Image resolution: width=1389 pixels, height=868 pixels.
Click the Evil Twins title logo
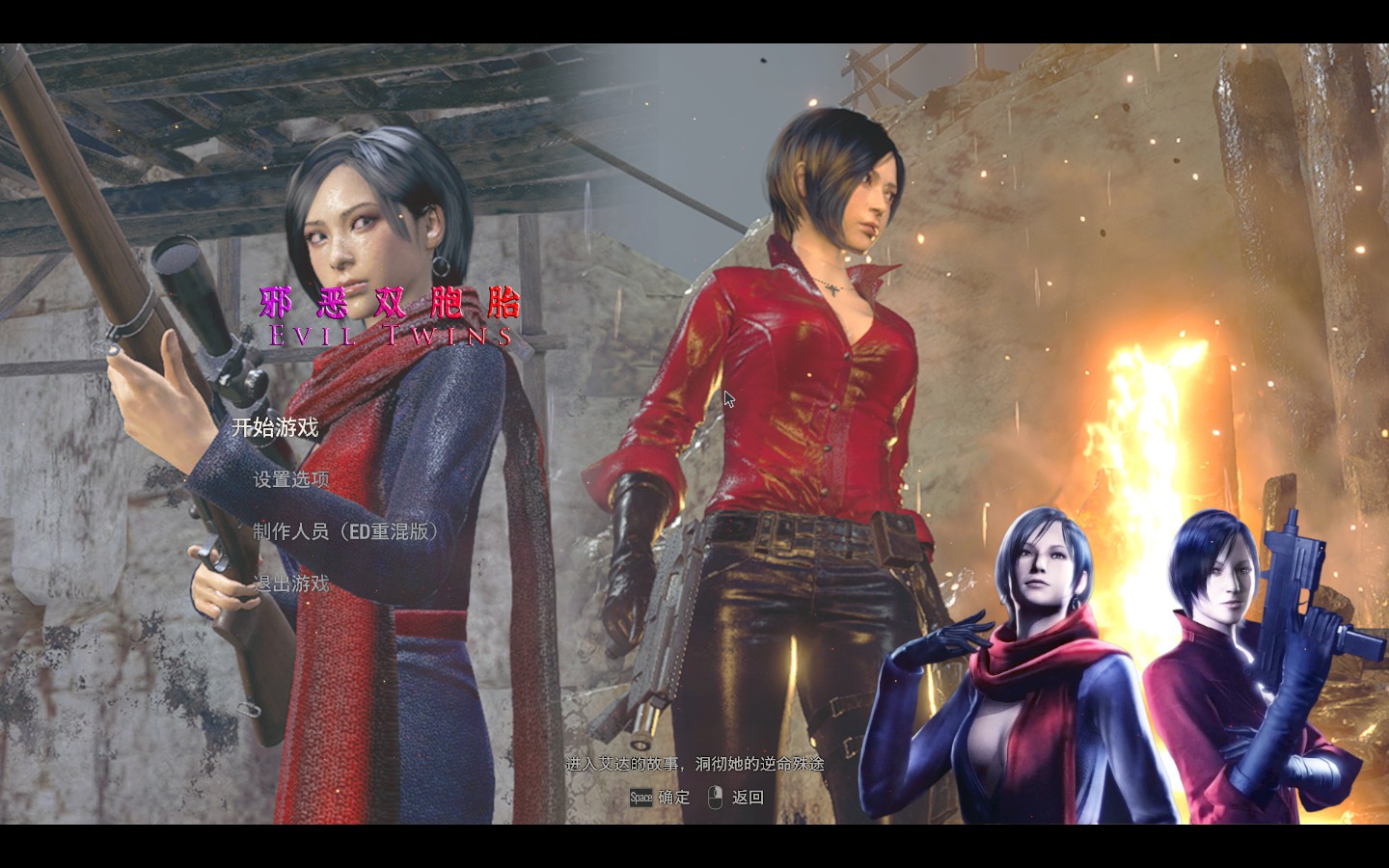[390, 337]
